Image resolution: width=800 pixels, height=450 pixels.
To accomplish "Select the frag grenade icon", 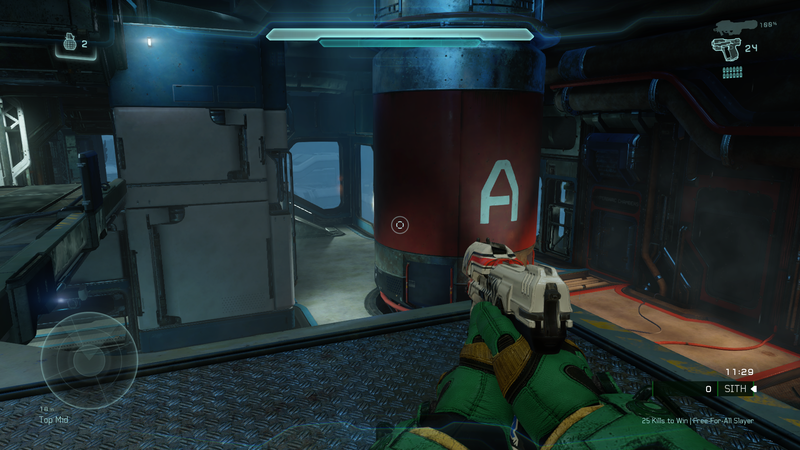I will [69, 44].
